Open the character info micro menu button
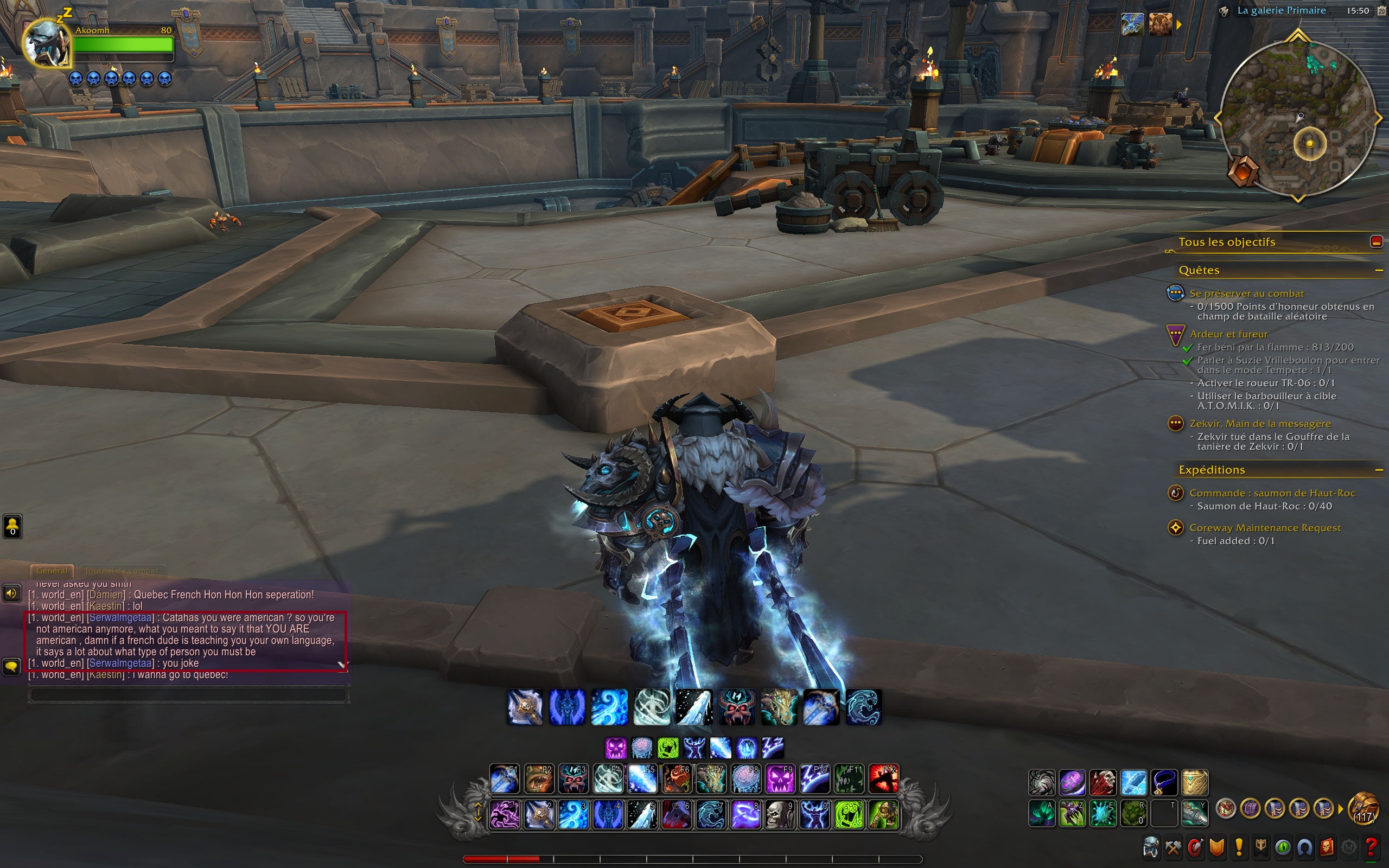1389x868 pixels. (1151, 847)
